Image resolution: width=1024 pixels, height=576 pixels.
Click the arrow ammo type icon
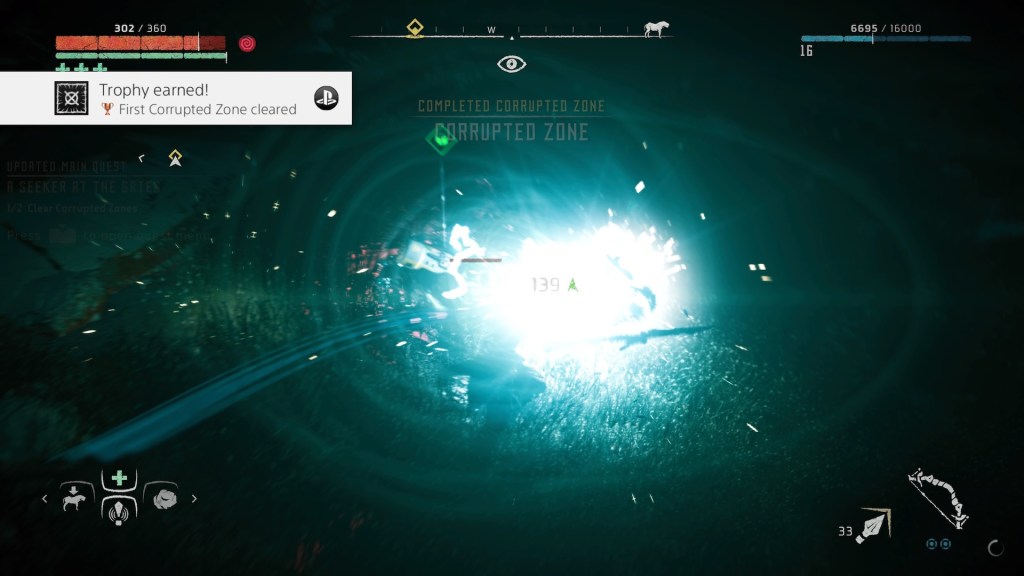(873, 525)
